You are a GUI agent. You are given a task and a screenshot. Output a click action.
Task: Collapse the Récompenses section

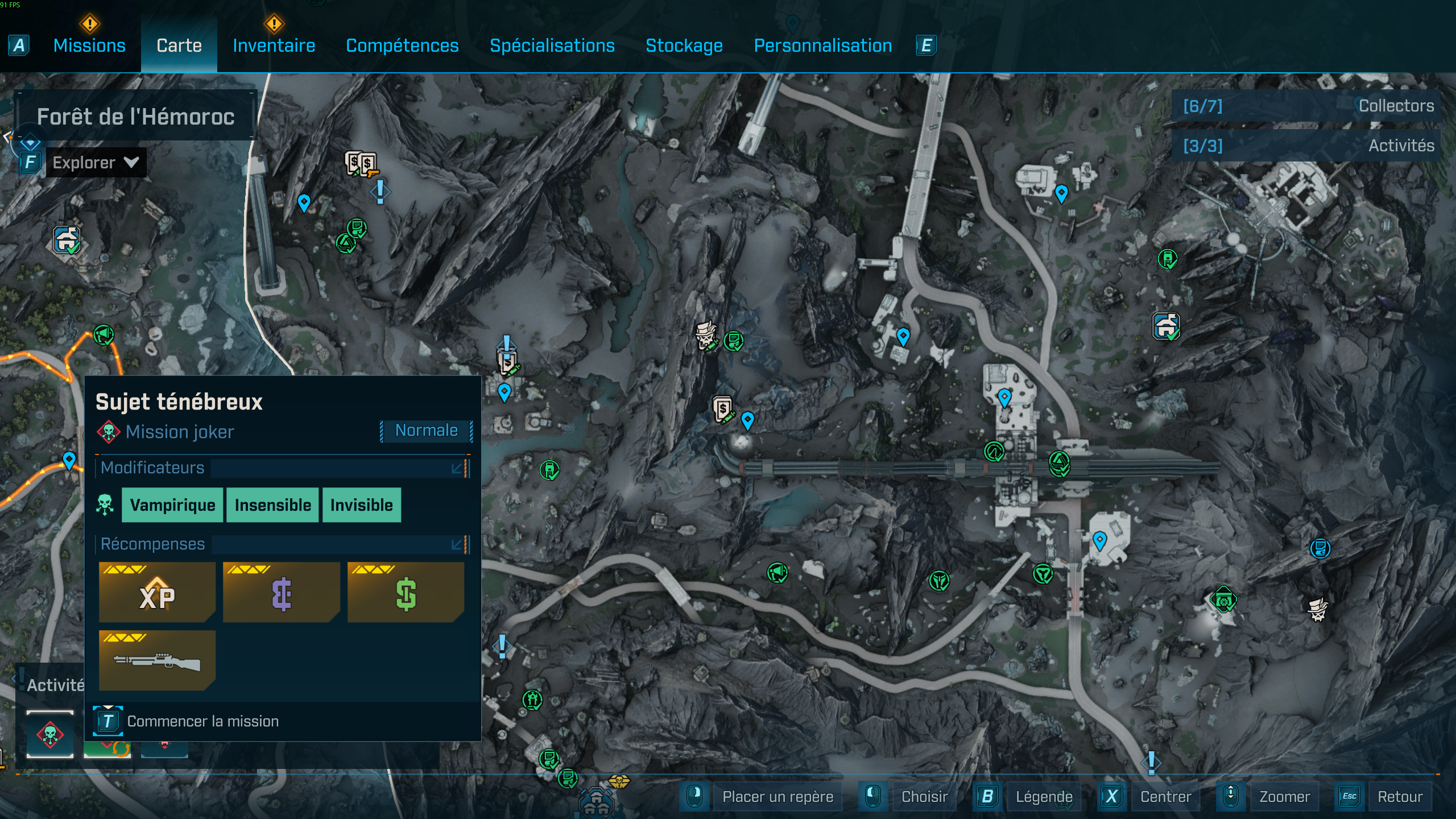(457, 544)
